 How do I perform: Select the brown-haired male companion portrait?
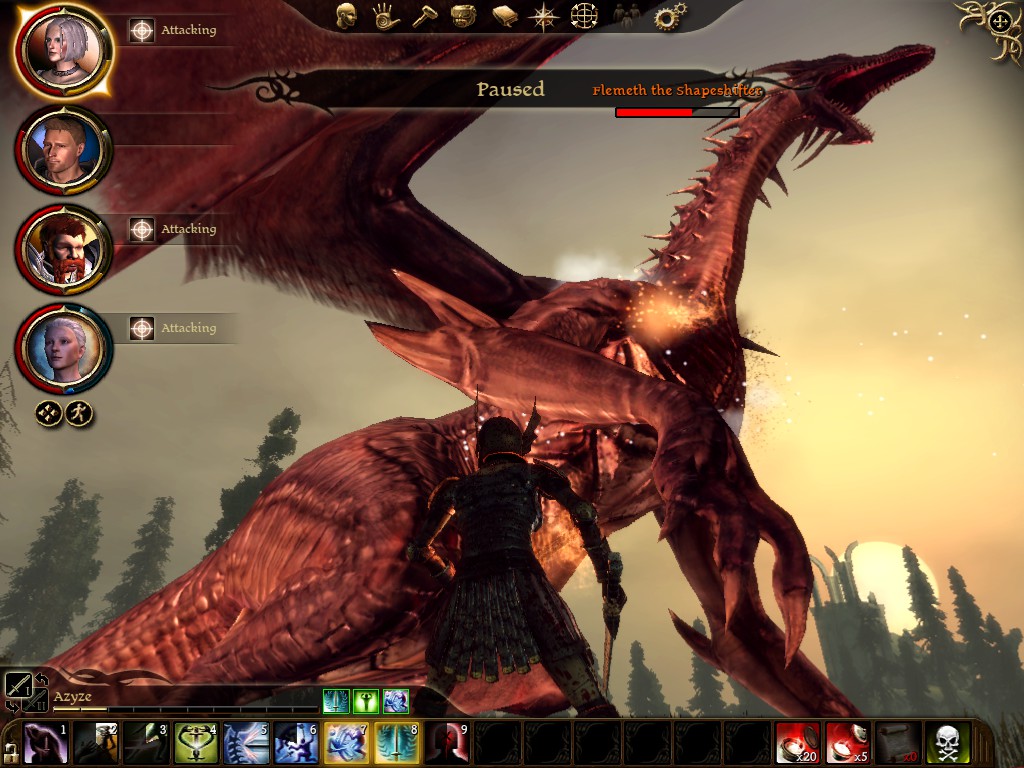tap(63, 151)
